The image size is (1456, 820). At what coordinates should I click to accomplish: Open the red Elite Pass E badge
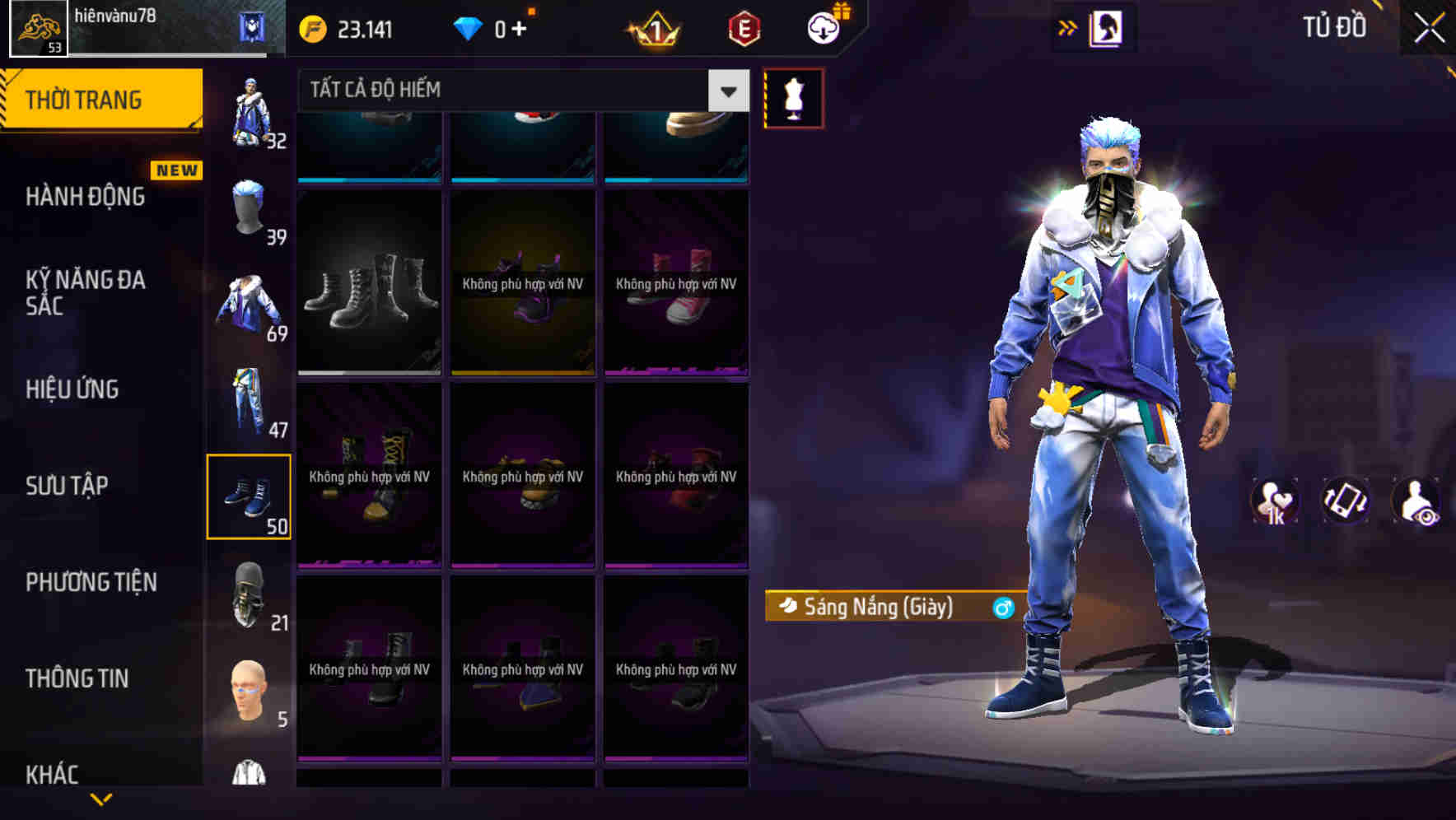point(743,27)
